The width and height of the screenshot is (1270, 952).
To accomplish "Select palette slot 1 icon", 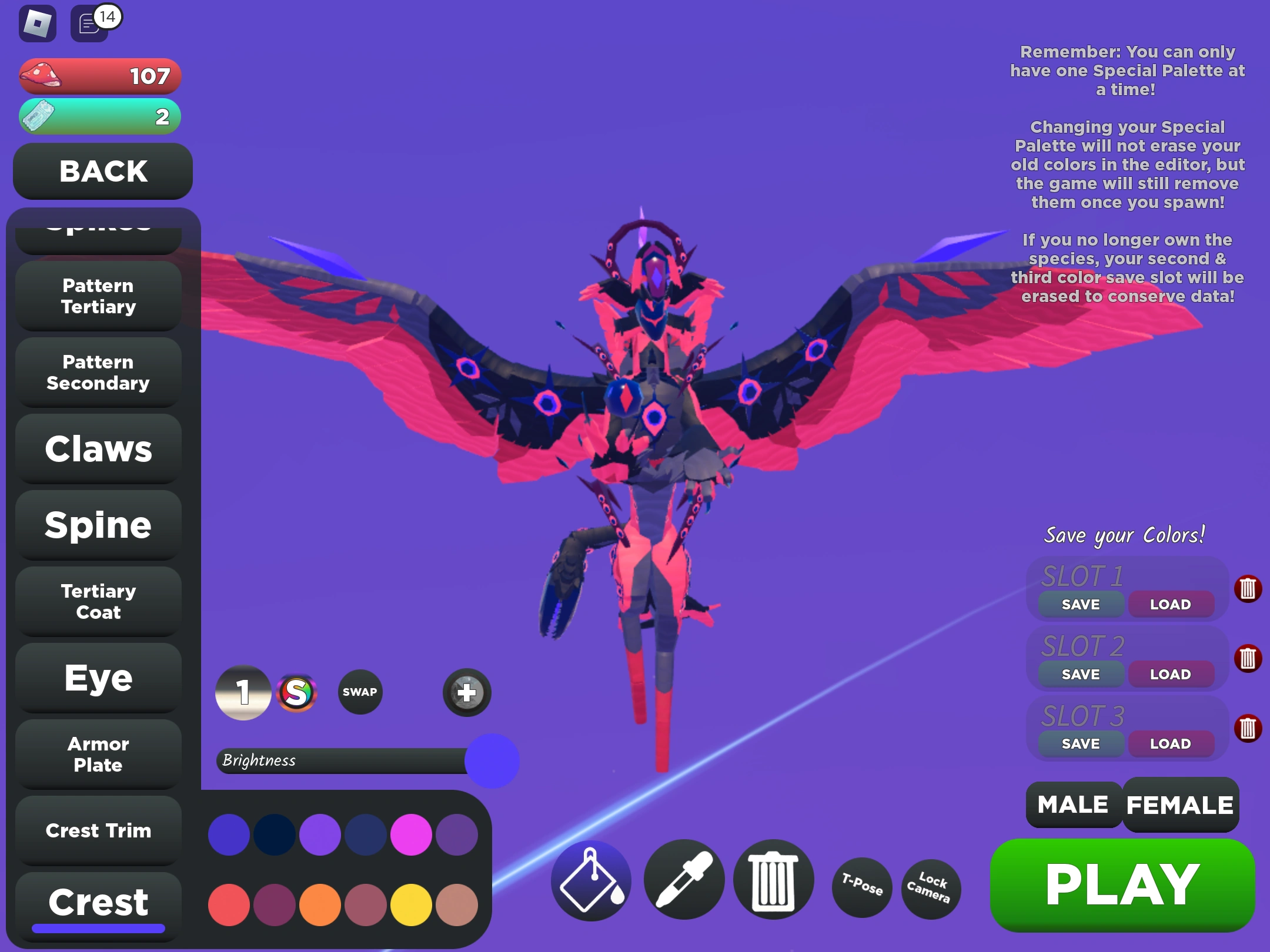I will click(x=242, y=692).
